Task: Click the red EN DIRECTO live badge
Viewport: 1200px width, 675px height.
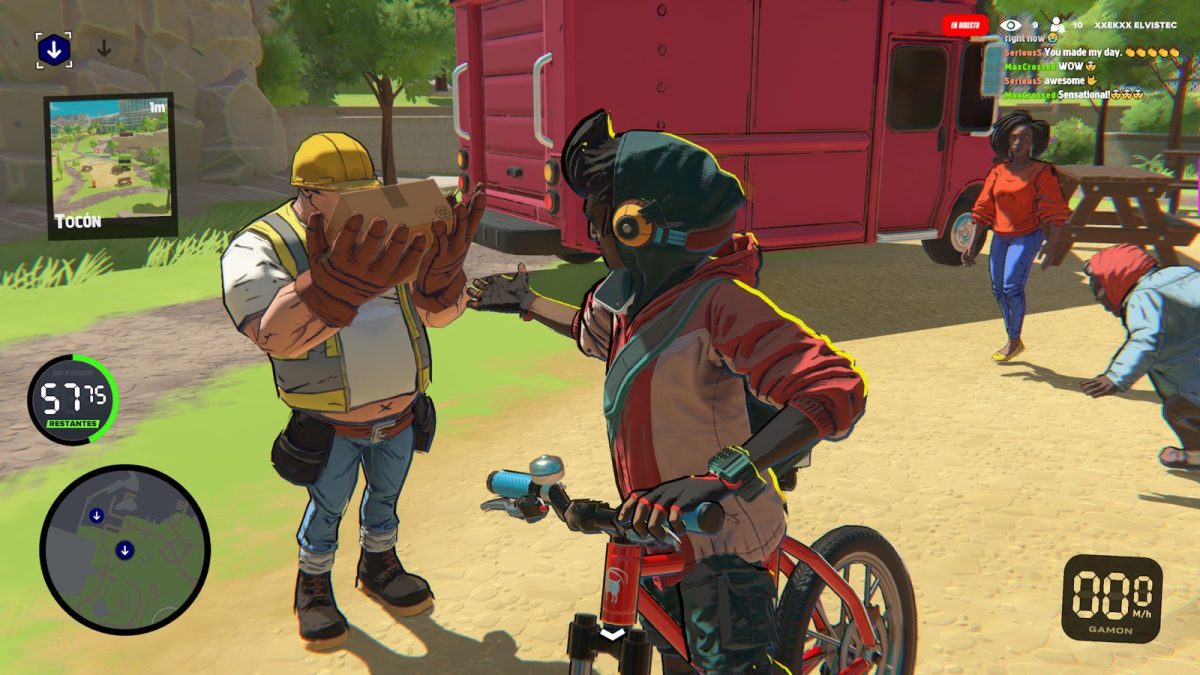Action: click(965, 25)
